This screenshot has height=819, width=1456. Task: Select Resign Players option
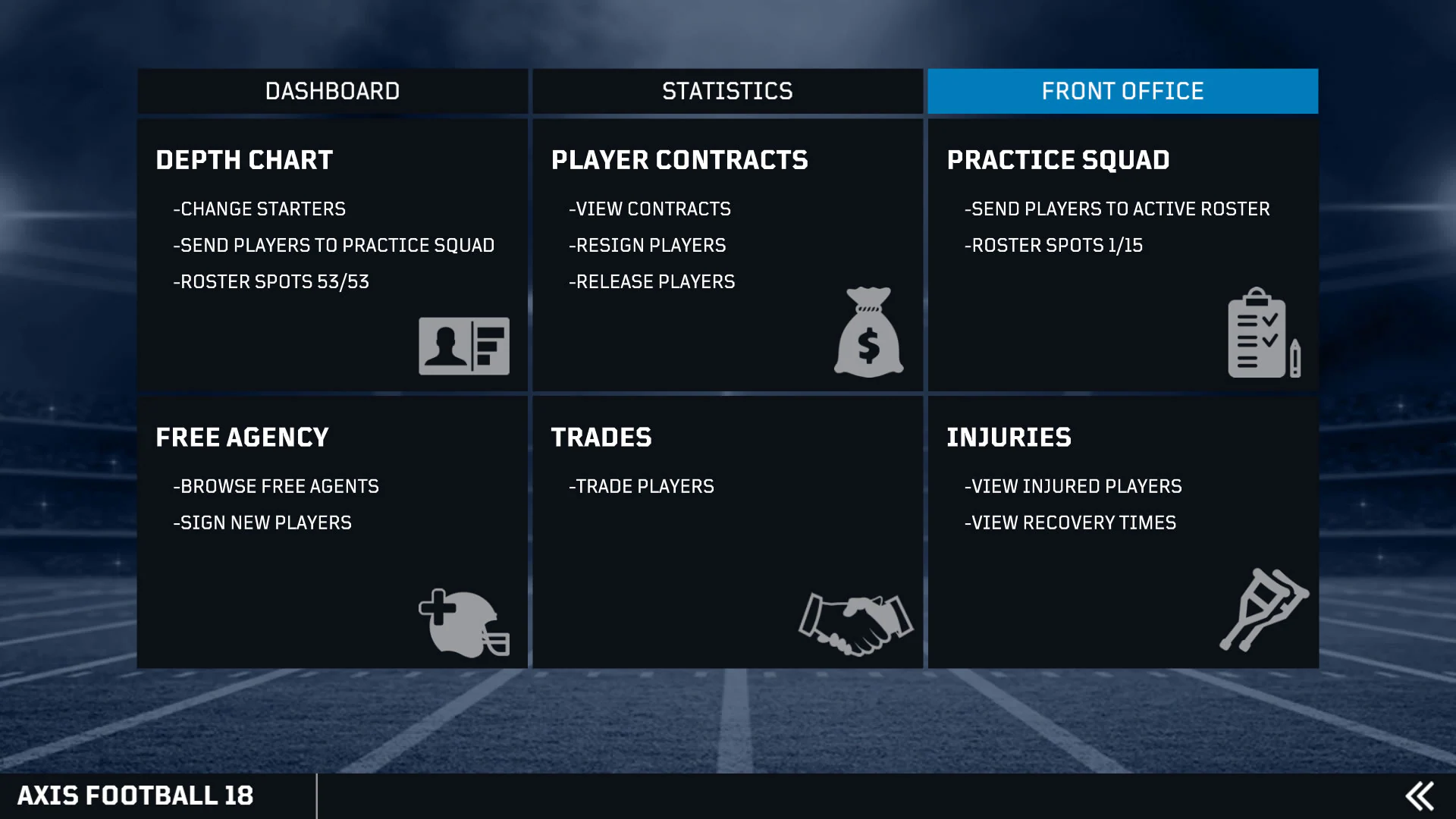click(x=646, y=245)
